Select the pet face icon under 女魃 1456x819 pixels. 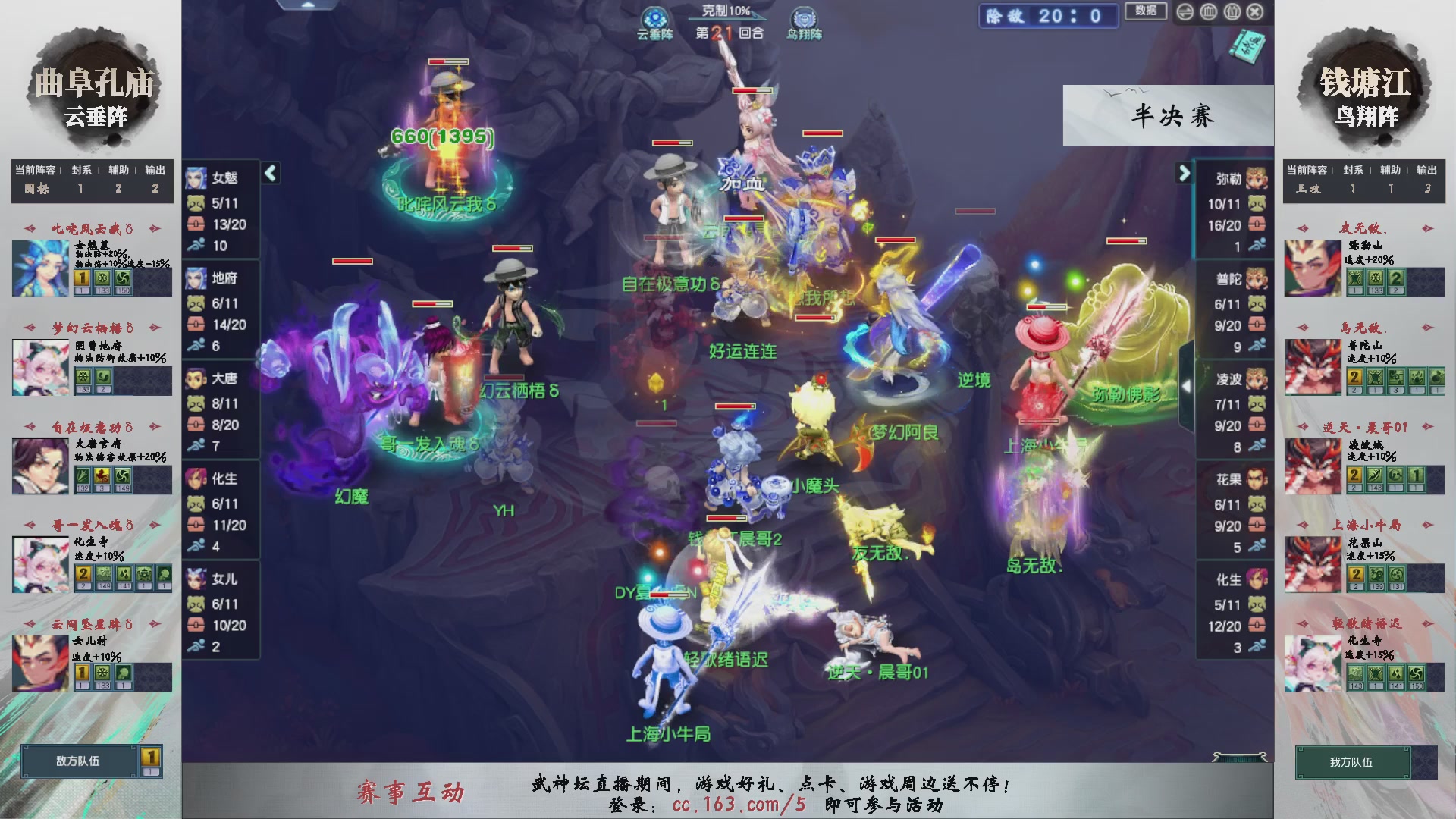pyautogui.click(x=195, y=203)
